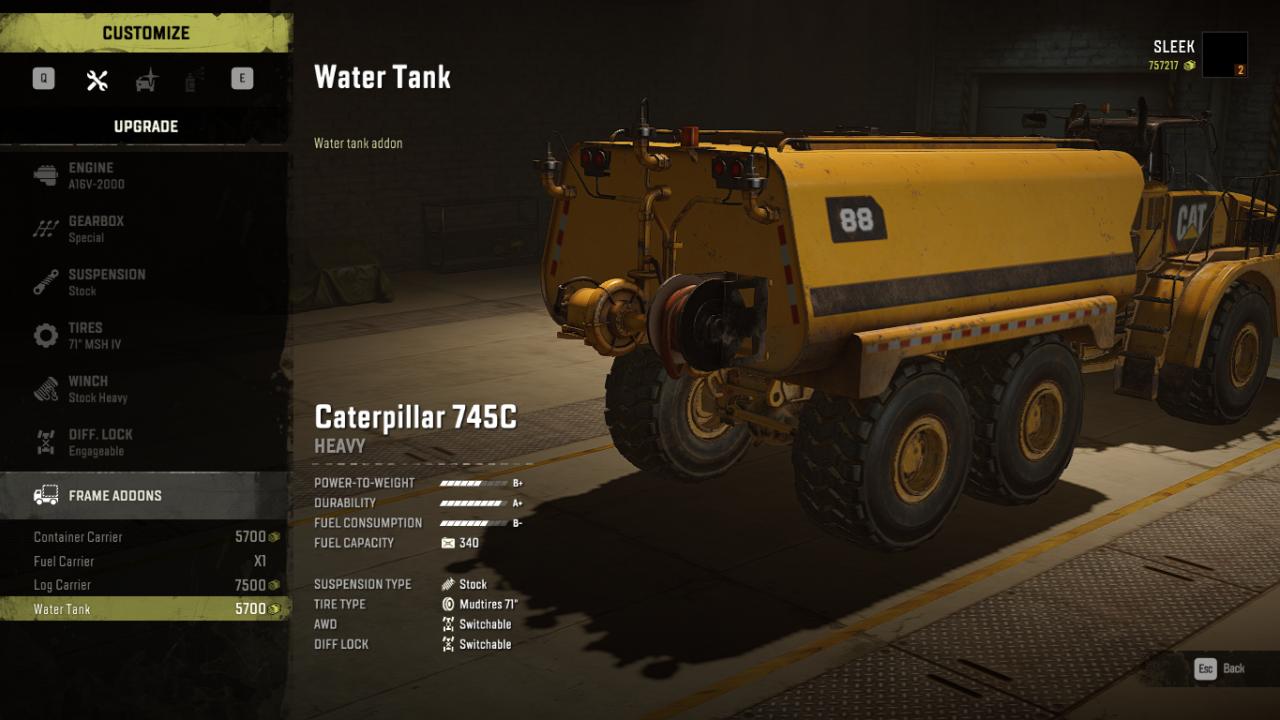Open the SLEEK player profile avatar
1280x720 pixels.
click(x=1224, y=55)
